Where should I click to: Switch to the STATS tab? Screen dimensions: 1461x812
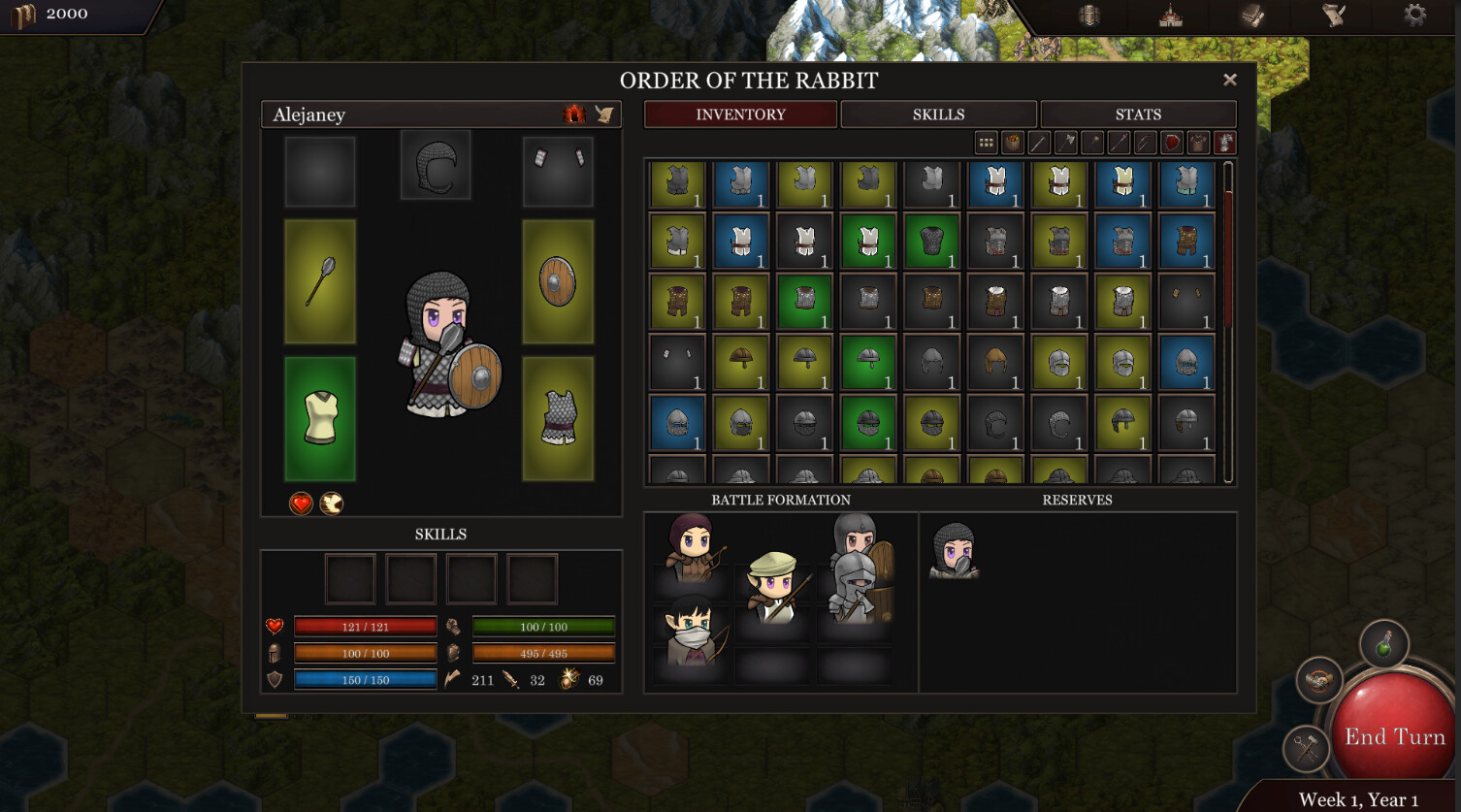click(x=1137, y=114)
